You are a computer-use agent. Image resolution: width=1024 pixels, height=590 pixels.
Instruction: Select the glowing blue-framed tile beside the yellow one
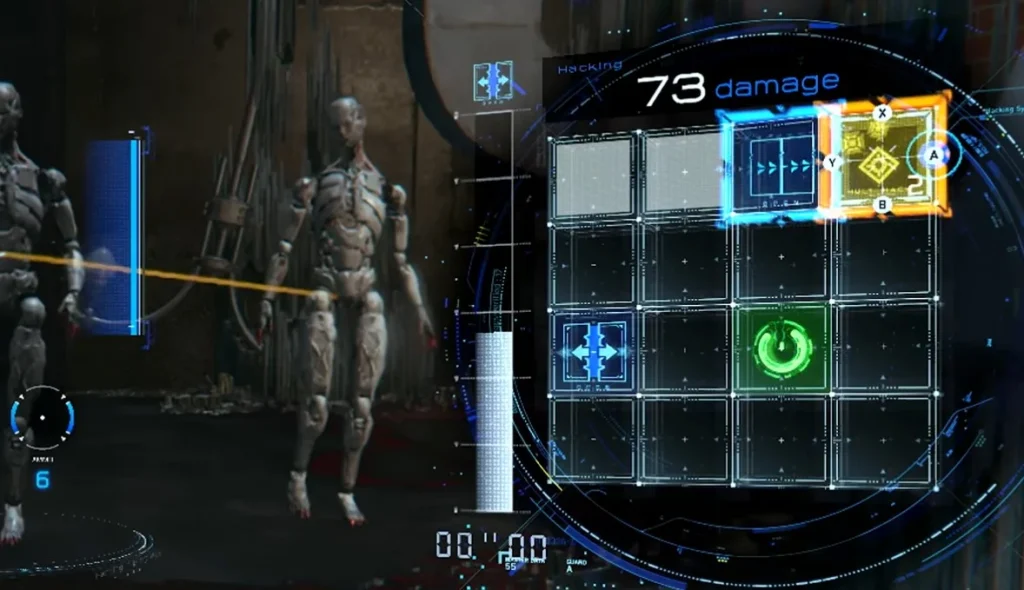click(773, 167)
